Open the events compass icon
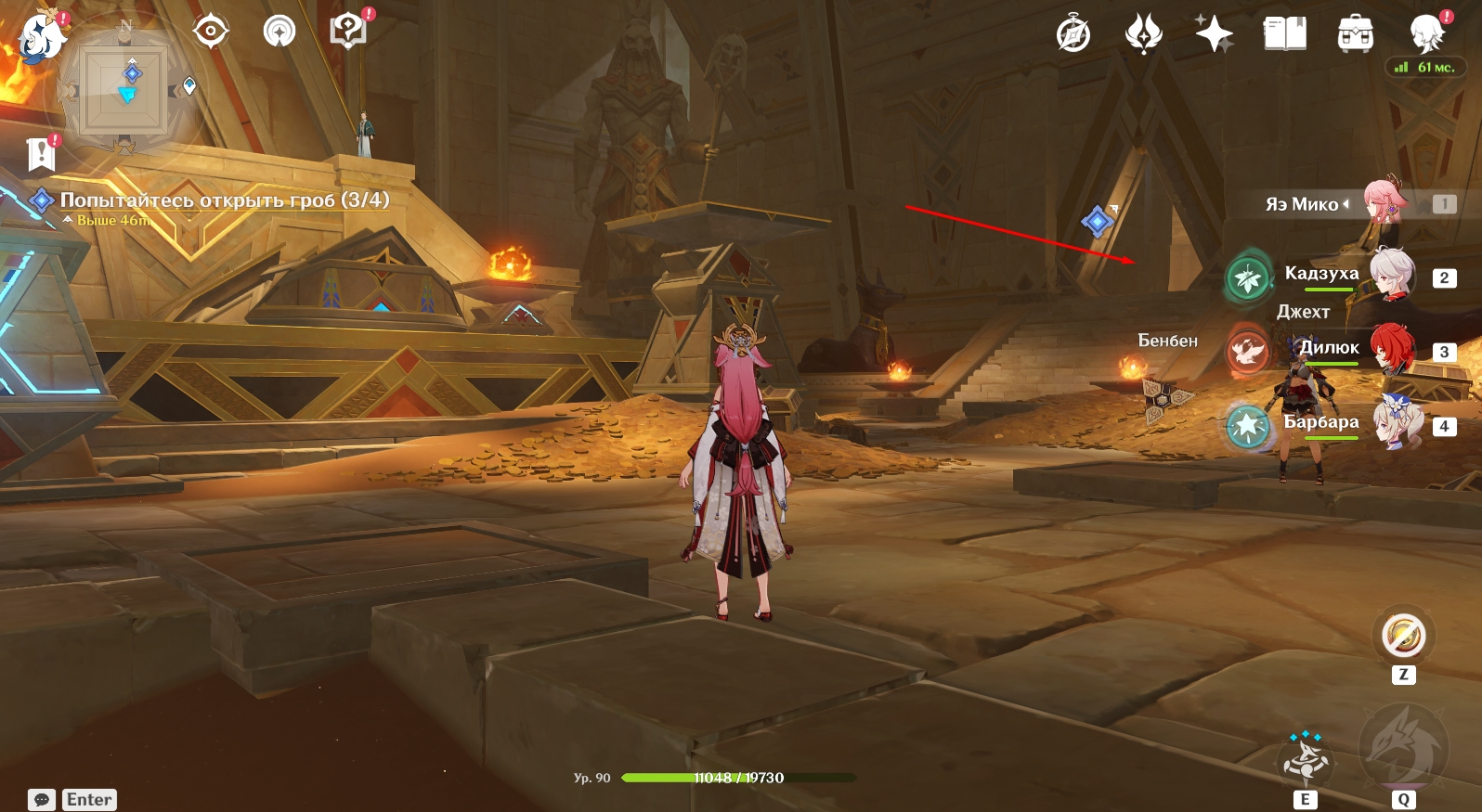The height and width of the screenshot is (812, 1482). [1073, 35]
